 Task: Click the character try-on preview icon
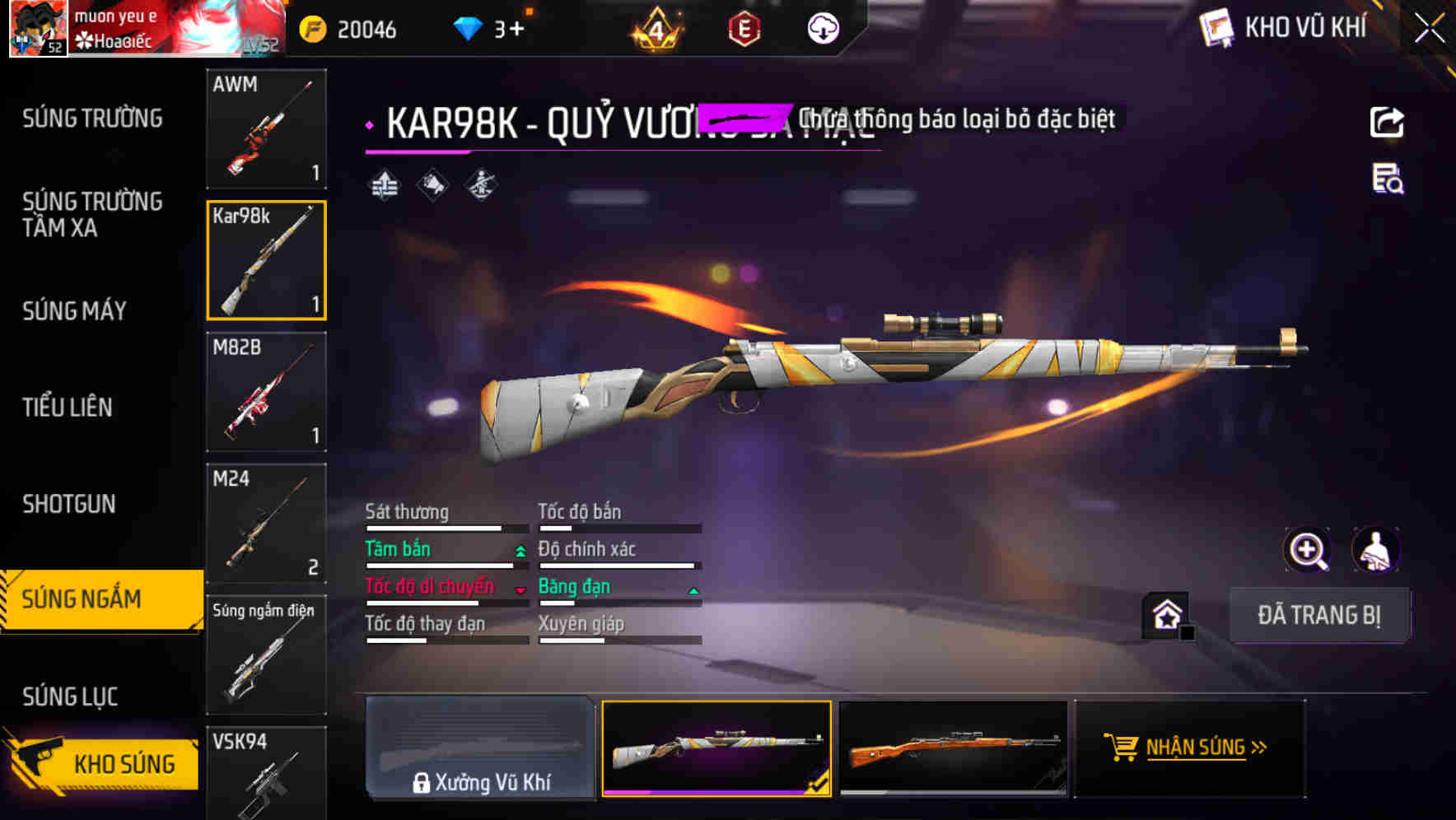point(1376,550)
